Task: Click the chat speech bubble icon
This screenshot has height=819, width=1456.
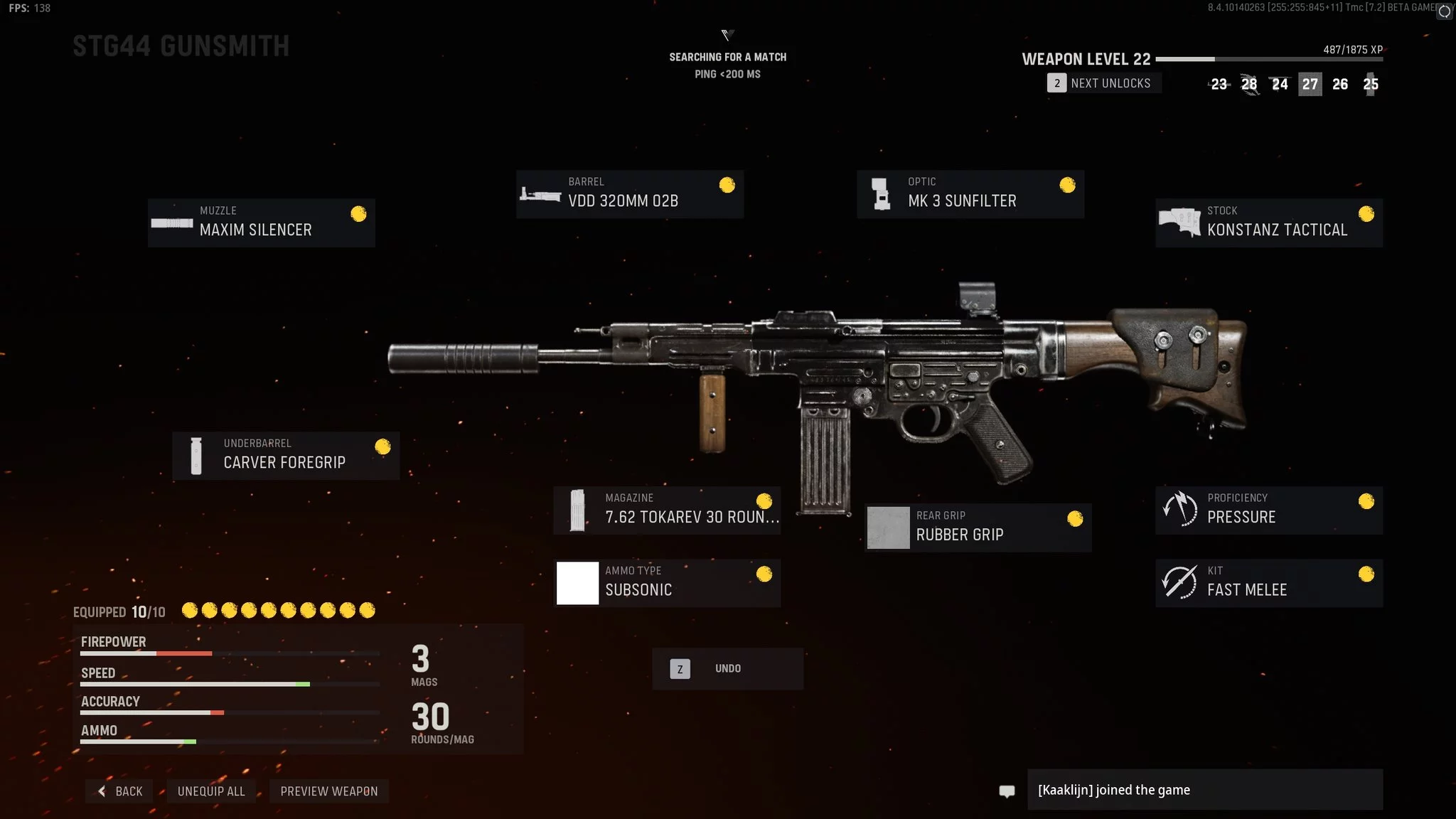Action: (x=1007, y=791)
